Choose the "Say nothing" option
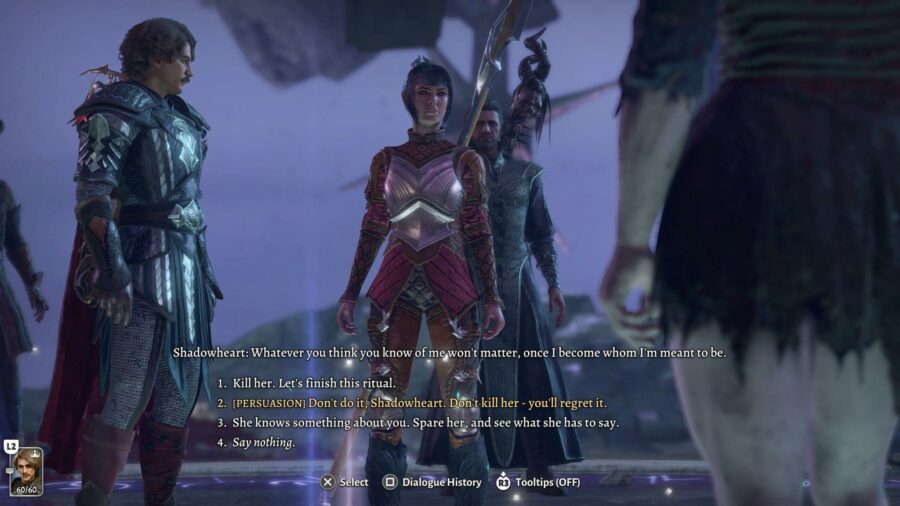This screenshot has width=900, height=506. [x=265, y=442]
